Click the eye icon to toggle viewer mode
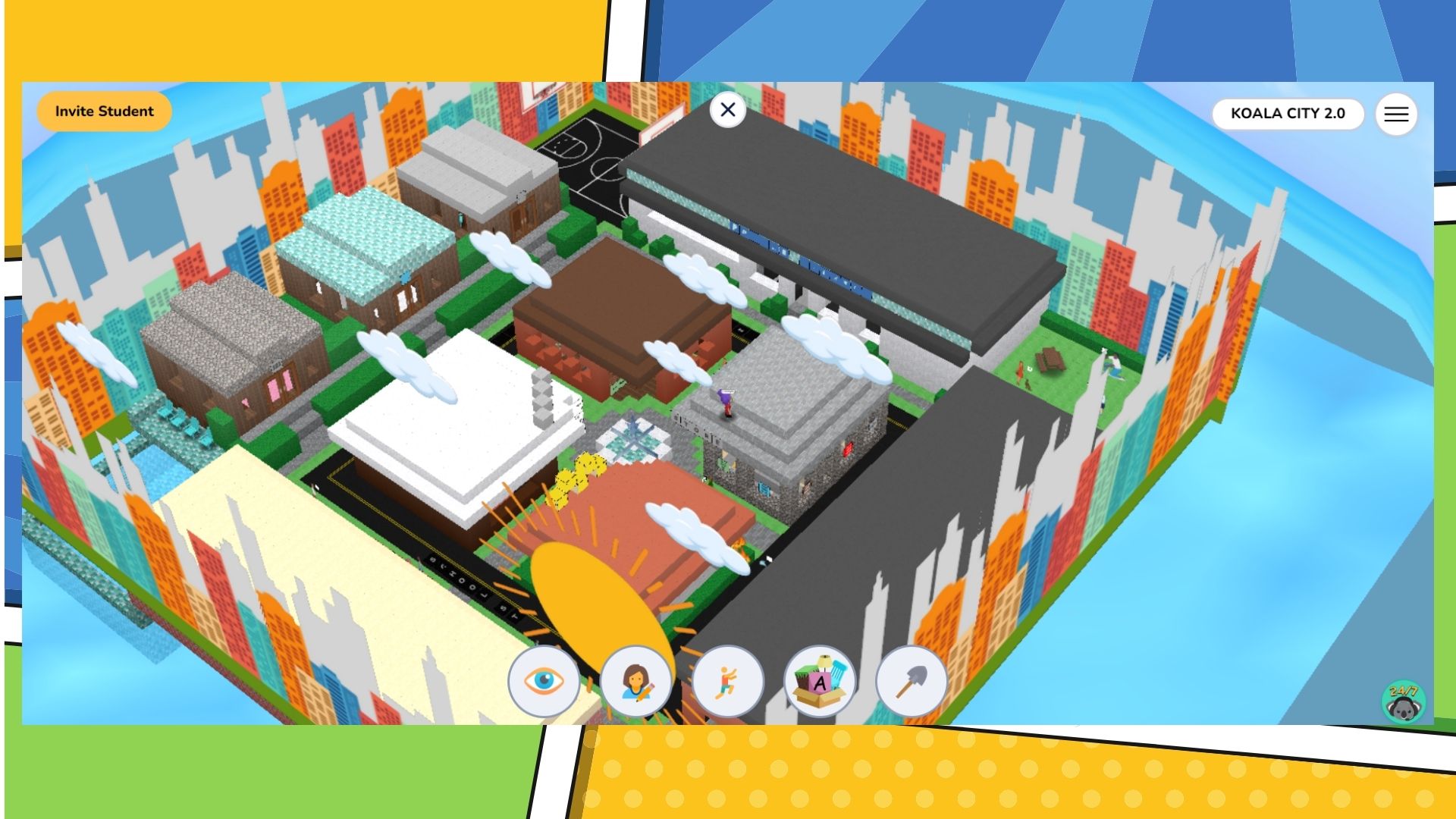The image size is (1456, 819). tap(543, 682)
